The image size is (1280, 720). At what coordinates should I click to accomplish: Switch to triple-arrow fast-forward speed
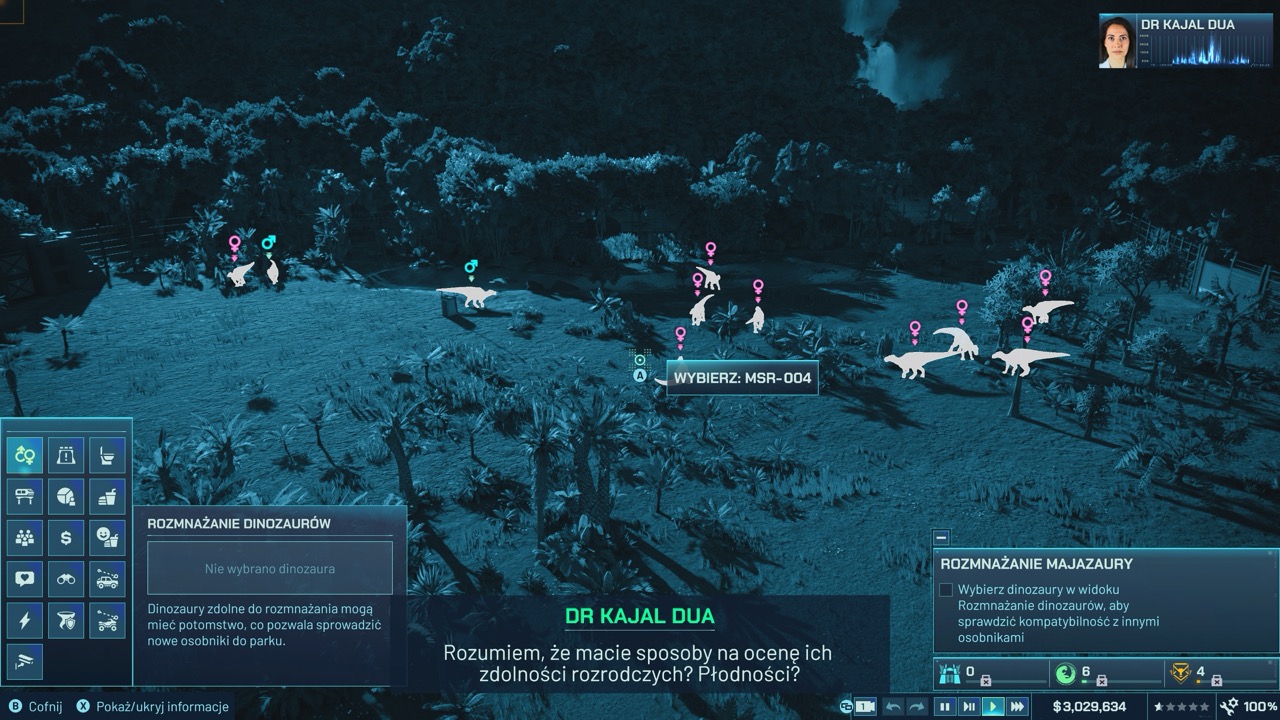click(x=1017, y=707)
